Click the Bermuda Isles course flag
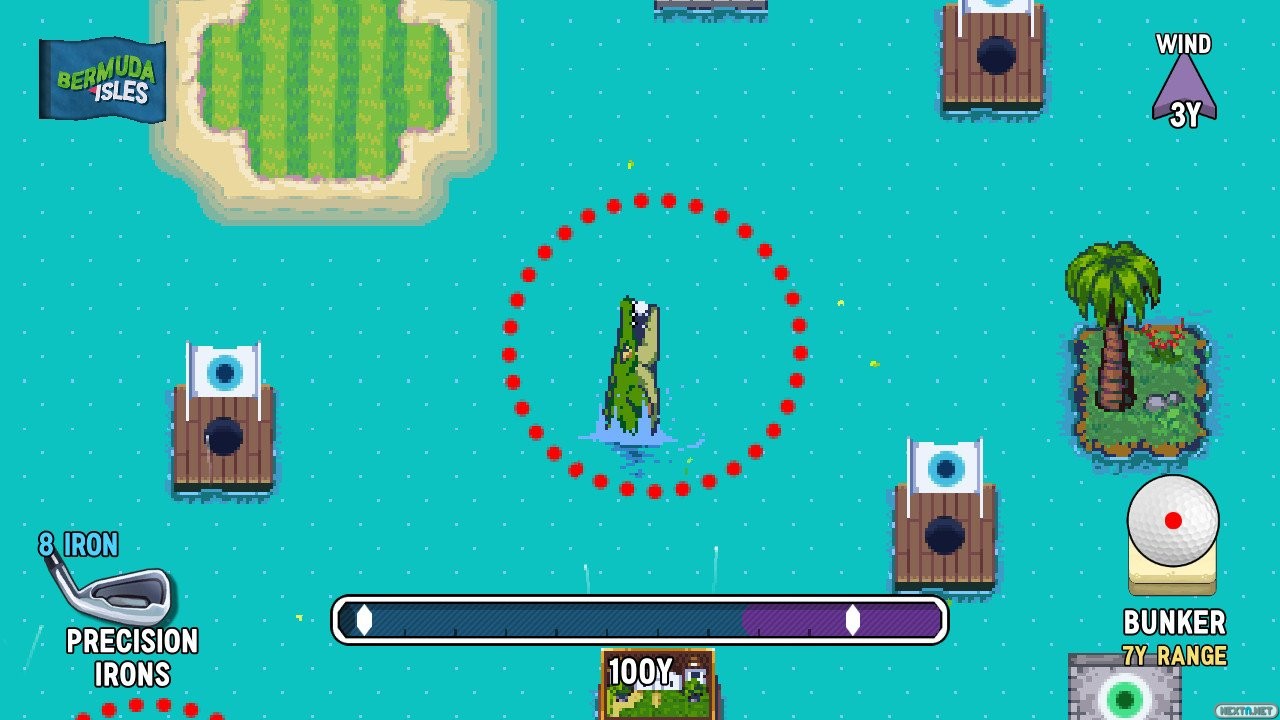Screen dimensions: 1280x720 pyautogui.click(x=102, y=80)
